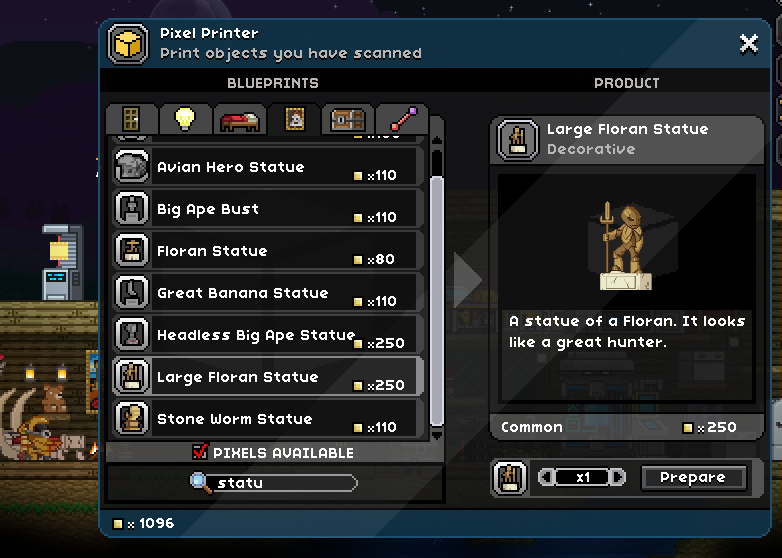Toggle the Pixels Available checkbox

[200, 453]
